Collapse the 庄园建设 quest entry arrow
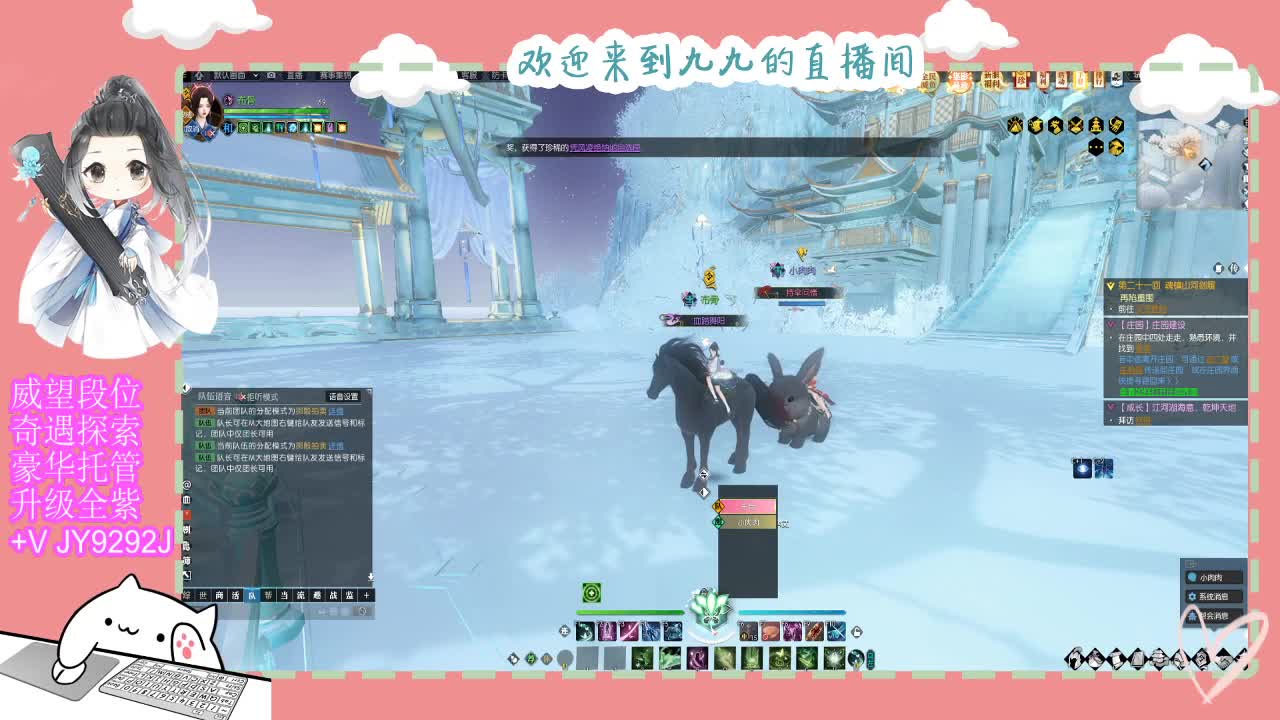The height and width of the screenshot is (720, 1280). click(x=1109, y=323)
